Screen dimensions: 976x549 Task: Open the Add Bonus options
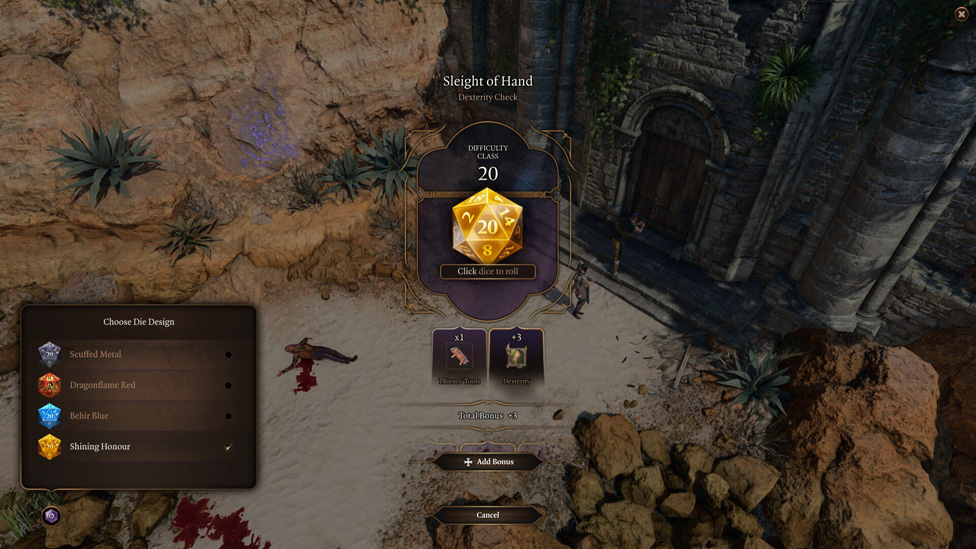click(x=488, y=462)
